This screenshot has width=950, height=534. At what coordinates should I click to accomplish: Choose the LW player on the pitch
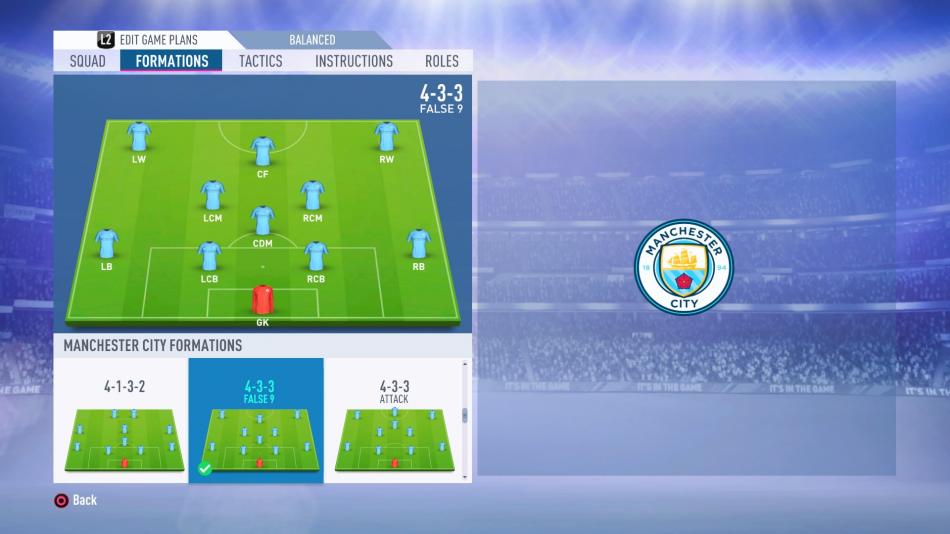point(139,137)
